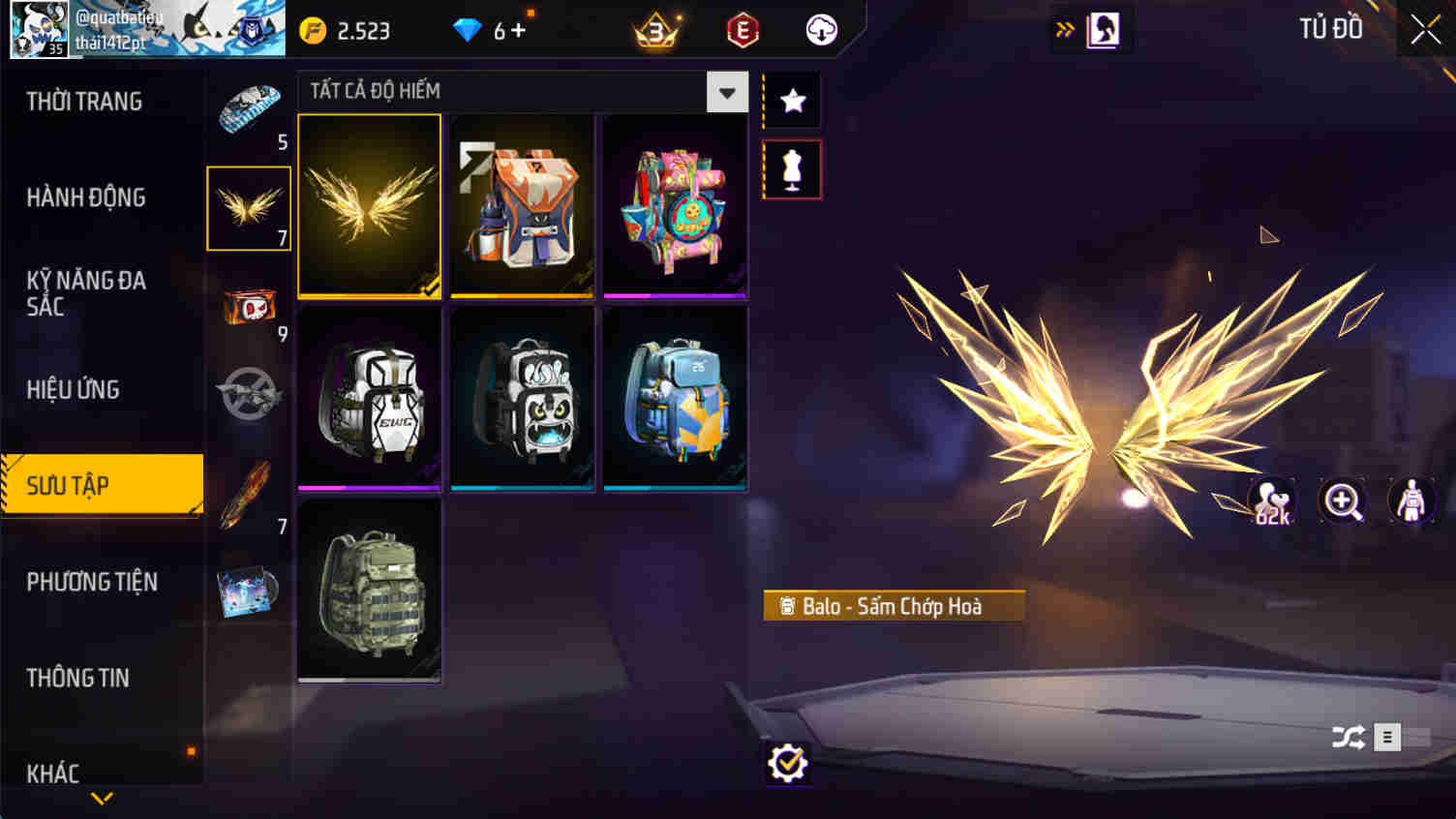Click the character preview mannequin icon
1456x819 pixels.
1410,500
